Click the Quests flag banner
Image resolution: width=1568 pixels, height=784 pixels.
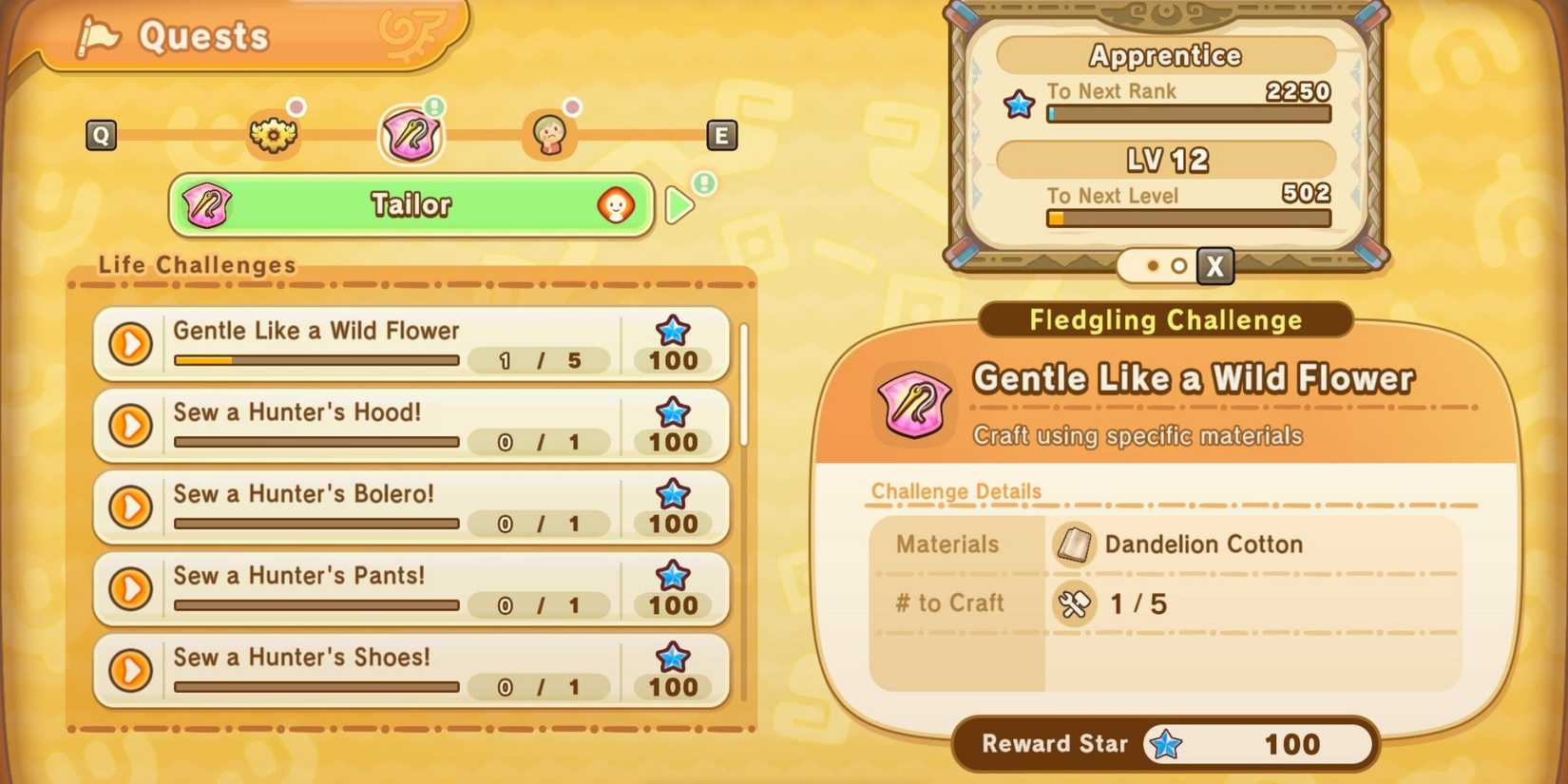(204, 35)
